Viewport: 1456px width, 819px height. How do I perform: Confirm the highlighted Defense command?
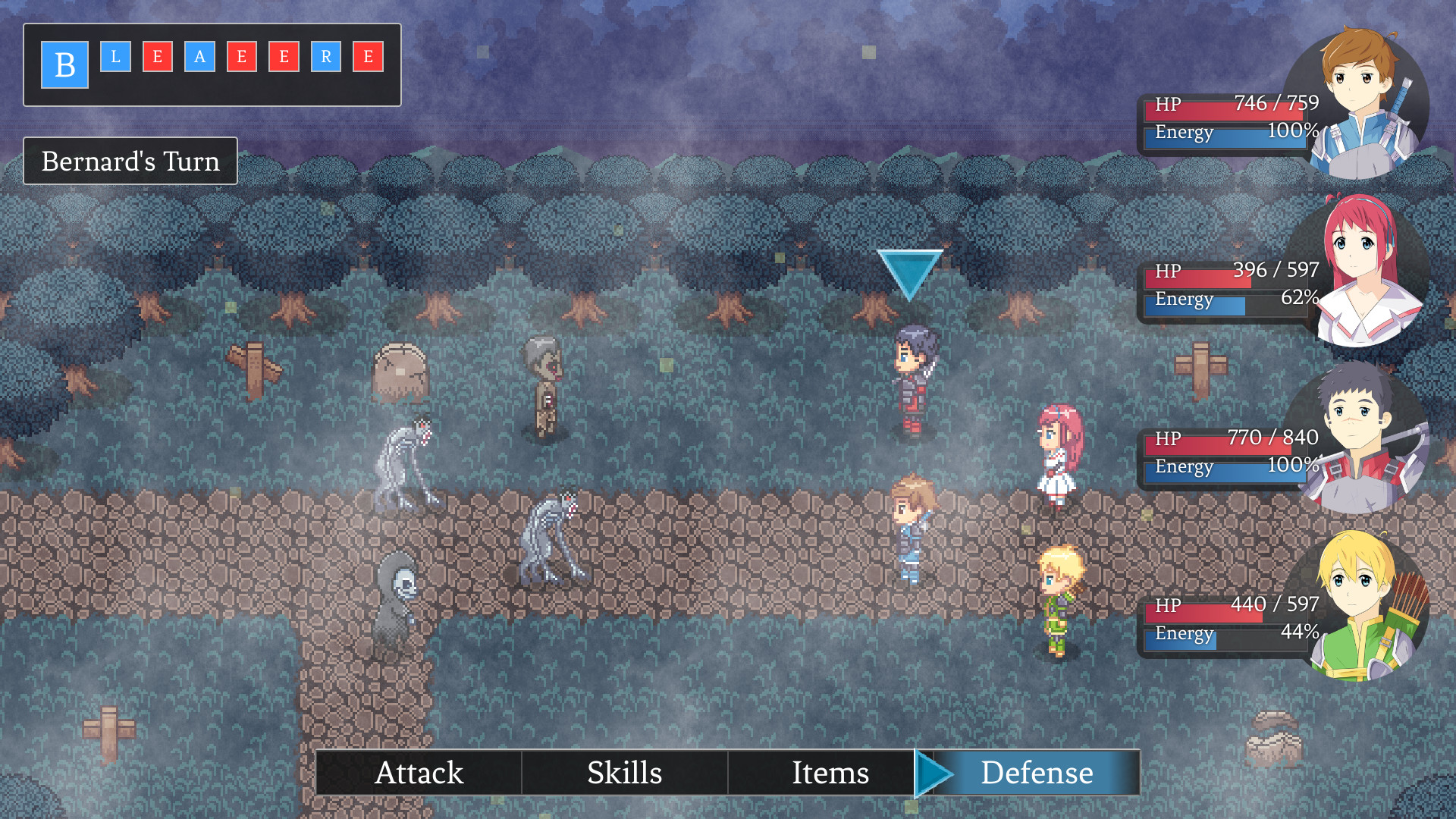(x=1037, y=773)
